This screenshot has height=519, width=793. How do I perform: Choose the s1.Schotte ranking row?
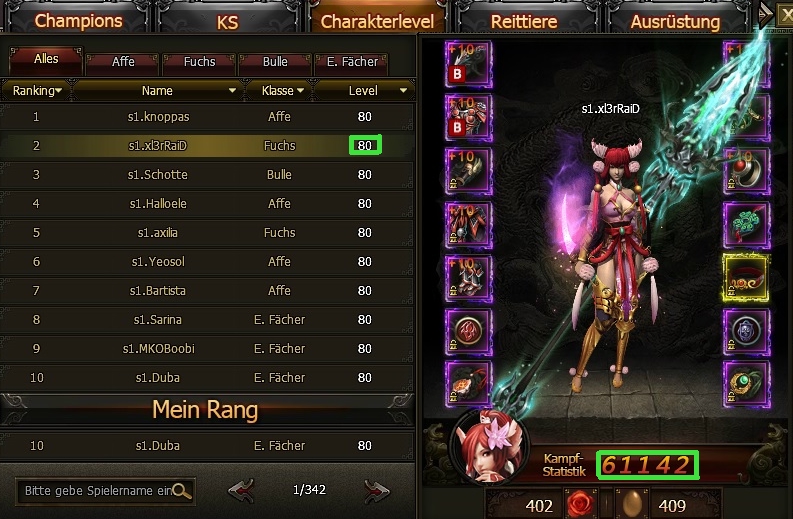point(158,175)
